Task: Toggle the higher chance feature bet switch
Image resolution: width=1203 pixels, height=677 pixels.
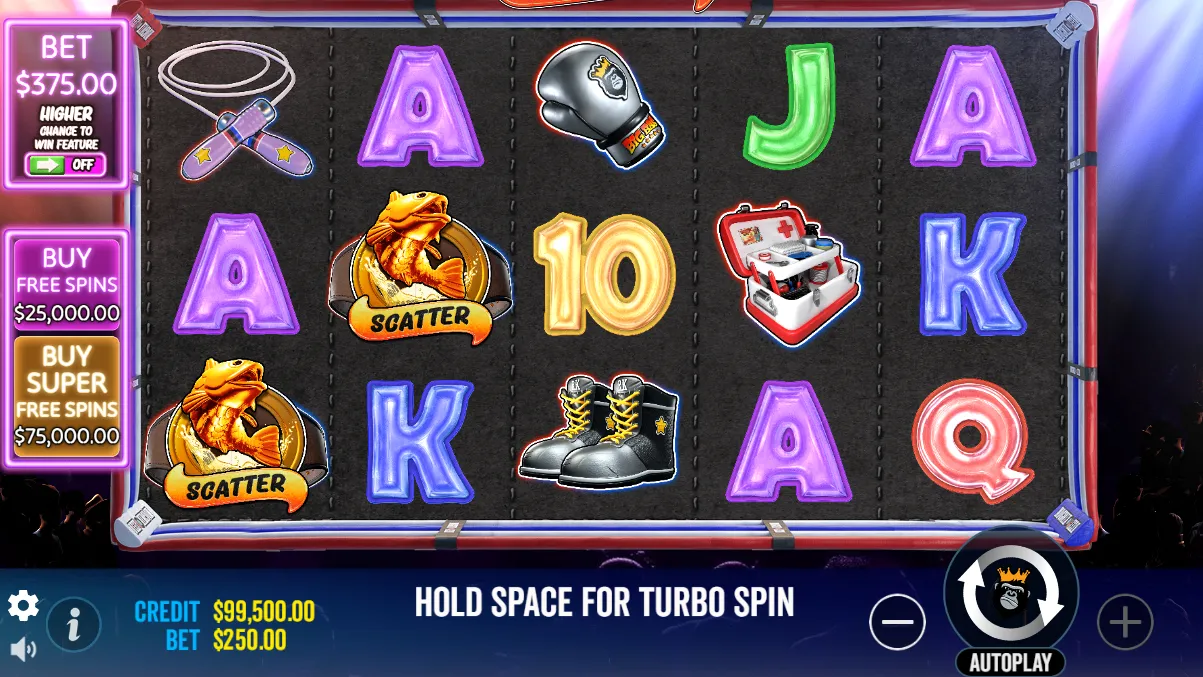Action: (x=65, y=165)
